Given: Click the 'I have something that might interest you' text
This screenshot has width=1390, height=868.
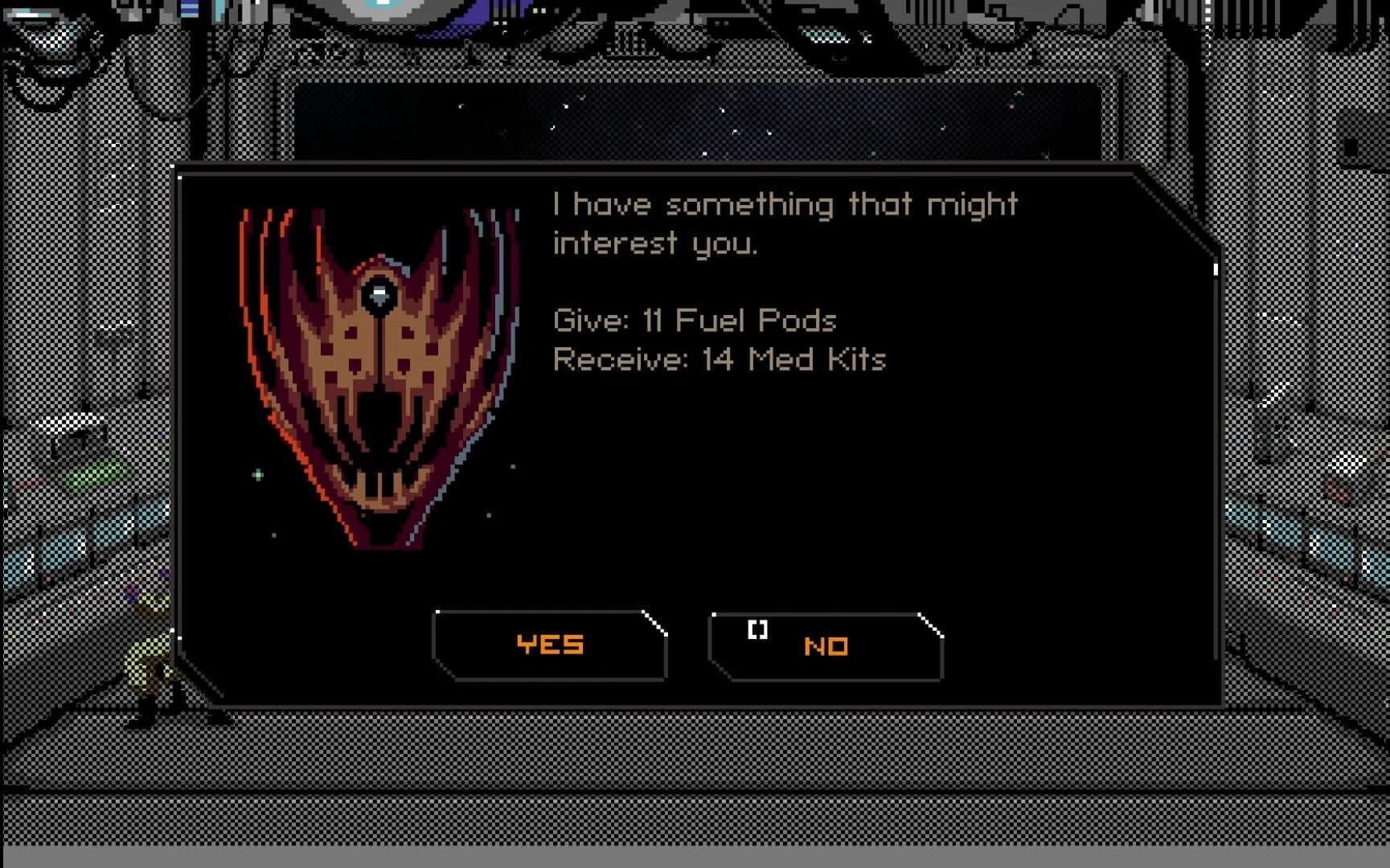Looking at the screenshot, I should (x=784, y=221).
